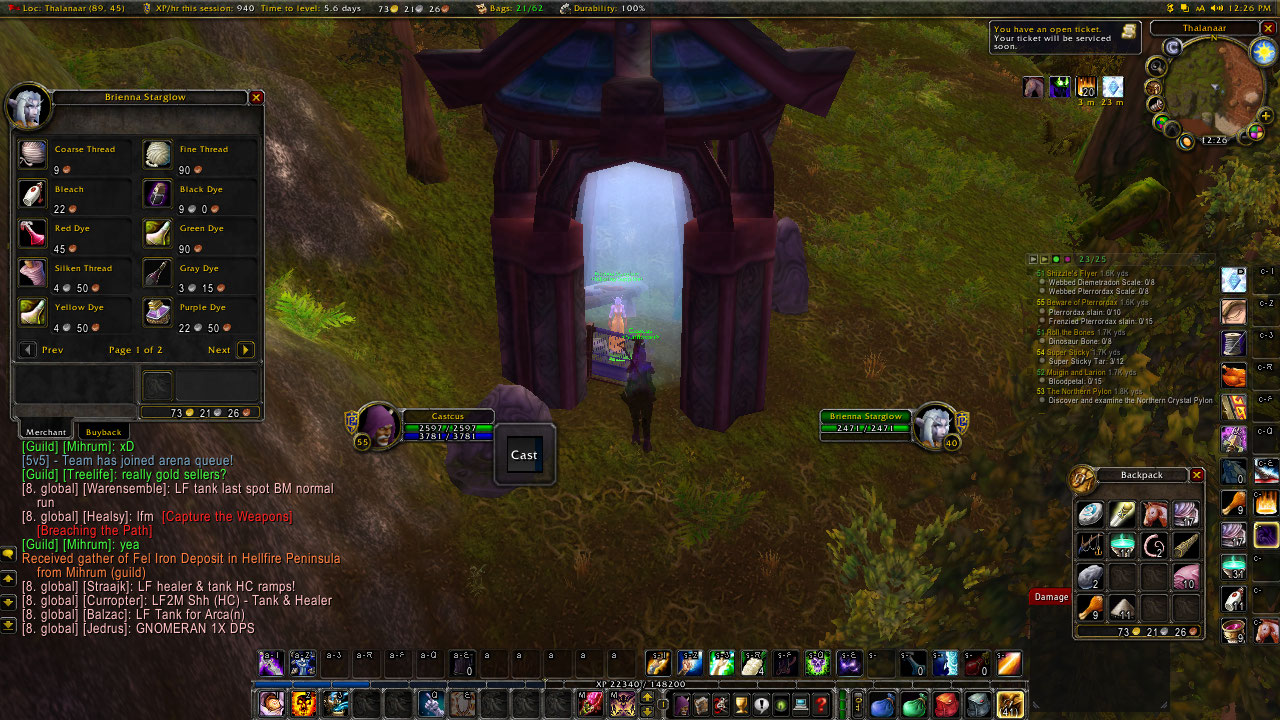This screenshot has width=1280, height=720.
Task: Open the game menu computer icon
Action: tap(801, 704)
